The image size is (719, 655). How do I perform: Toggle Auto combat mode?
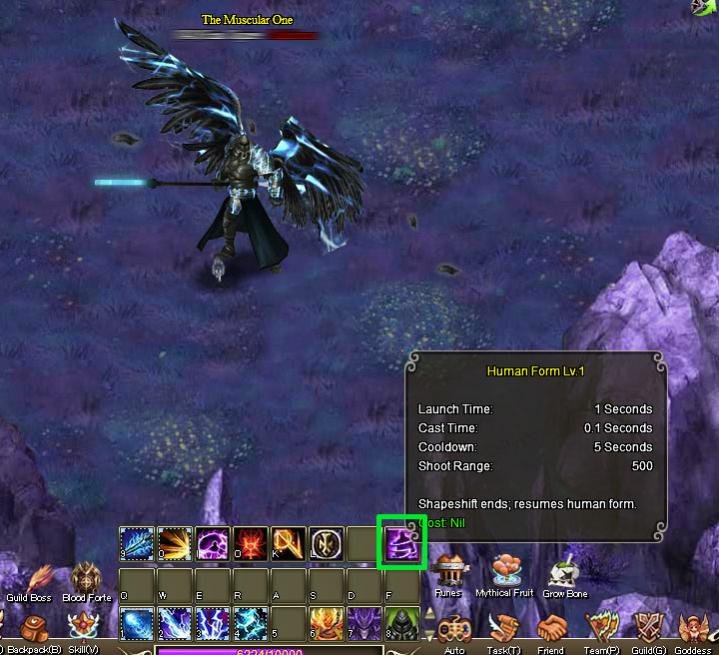pyautogui.click(x=453, y=630)
